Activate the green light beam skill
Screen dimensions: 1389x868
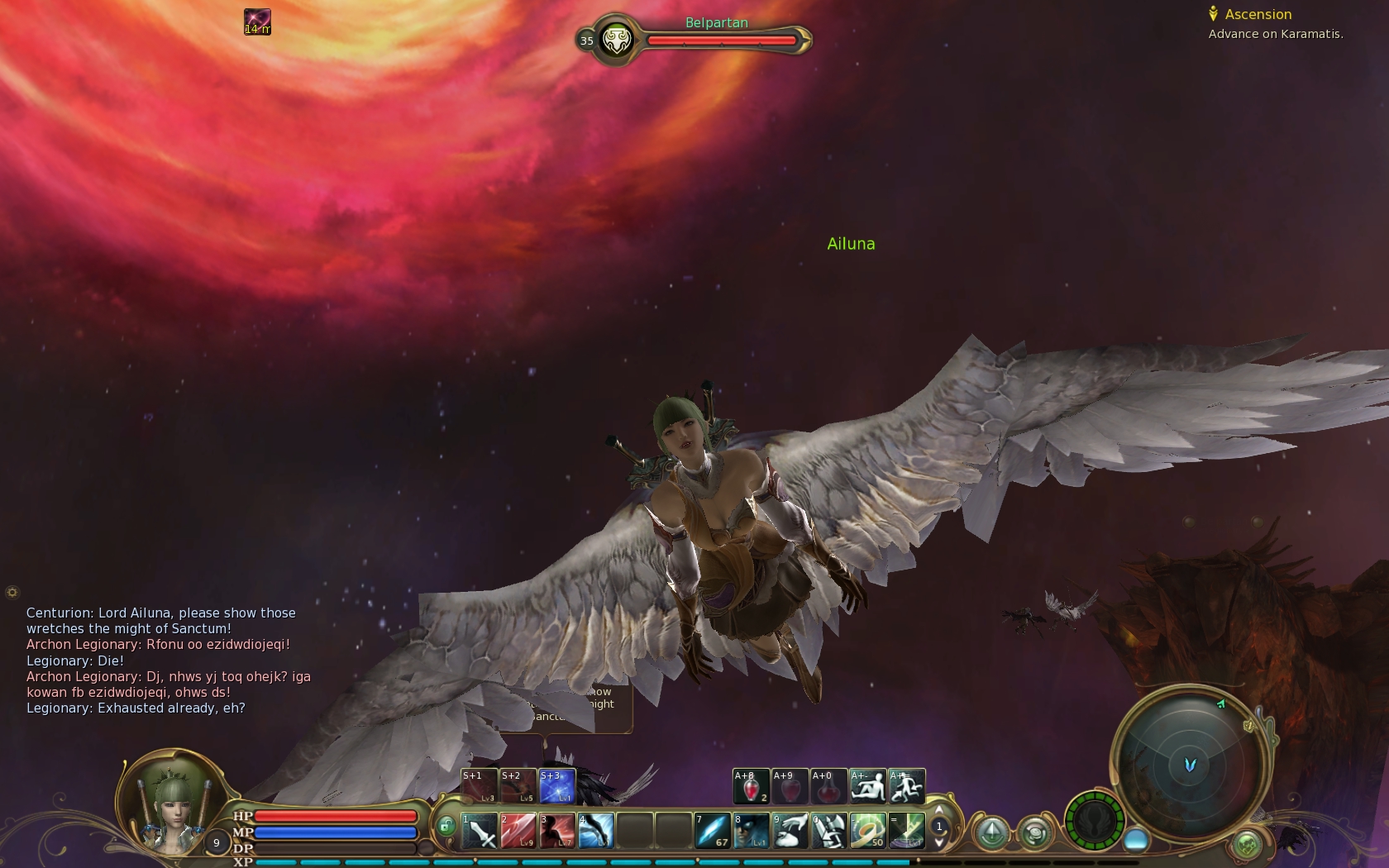[x=906, y=831]
